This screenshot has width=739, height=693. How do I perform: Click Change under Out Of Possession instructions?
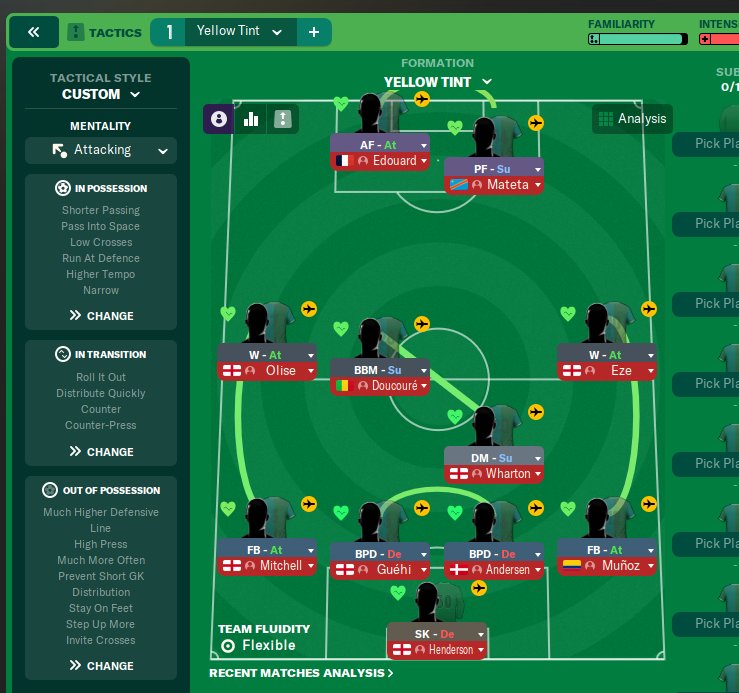(x=101, y=665)
